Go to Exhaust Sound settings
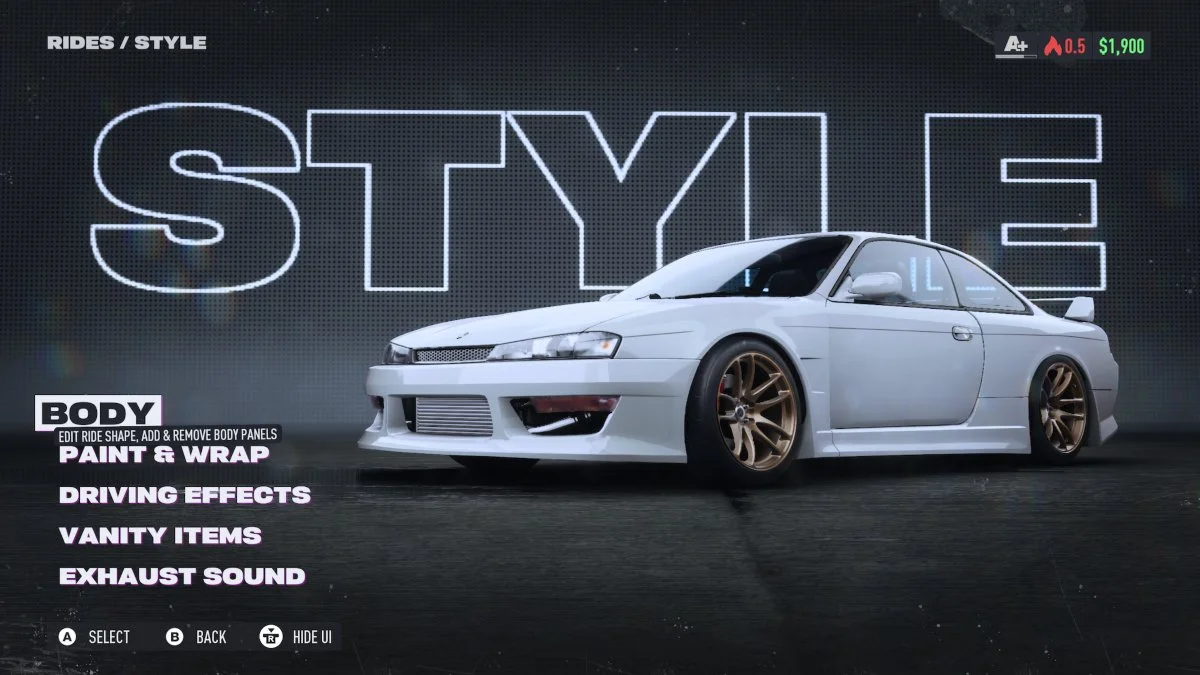1200x675 pixels. (x=182, y=577)
